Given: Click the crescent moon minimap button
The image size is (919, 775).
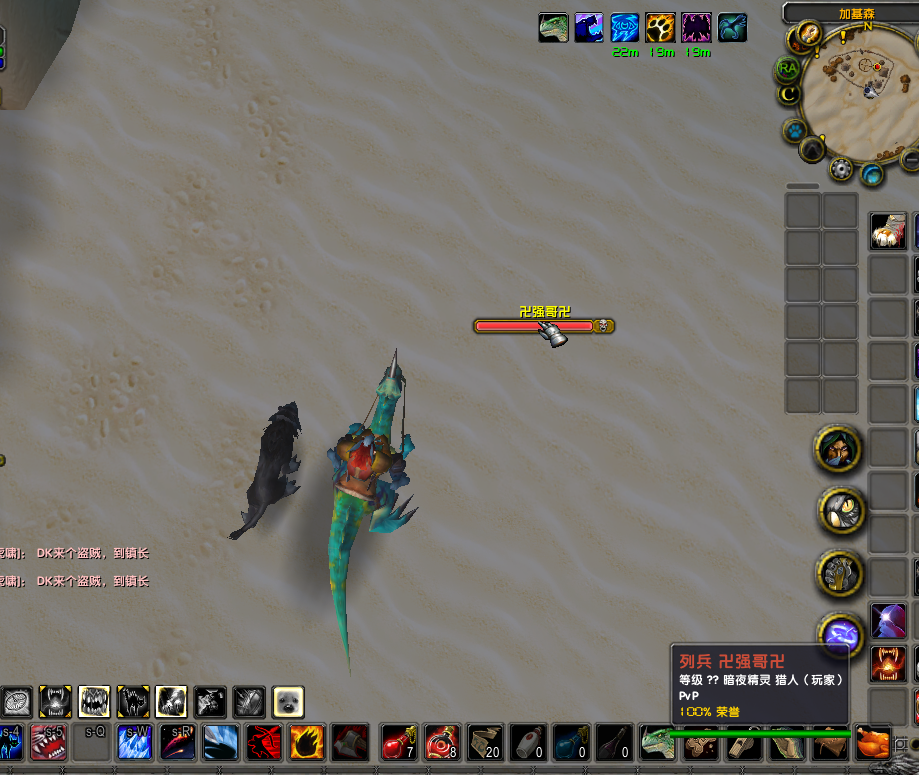Looking at the screenshot, I should (790, 94).
